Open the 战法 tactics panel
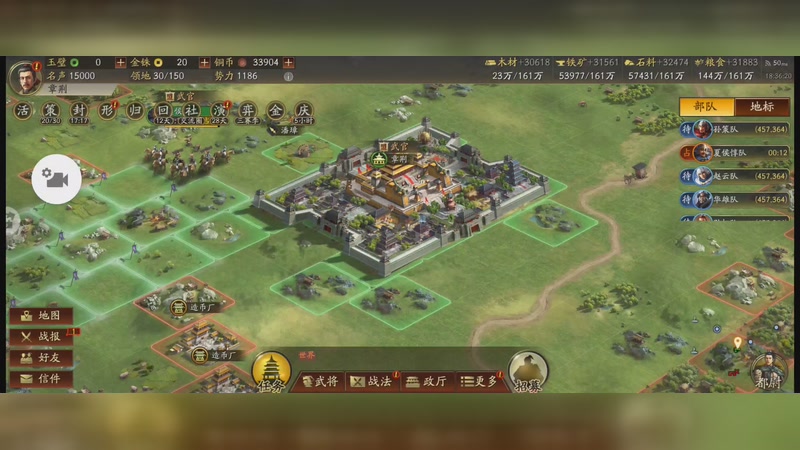This screenshot has width=800, height=450. point(372,381)
